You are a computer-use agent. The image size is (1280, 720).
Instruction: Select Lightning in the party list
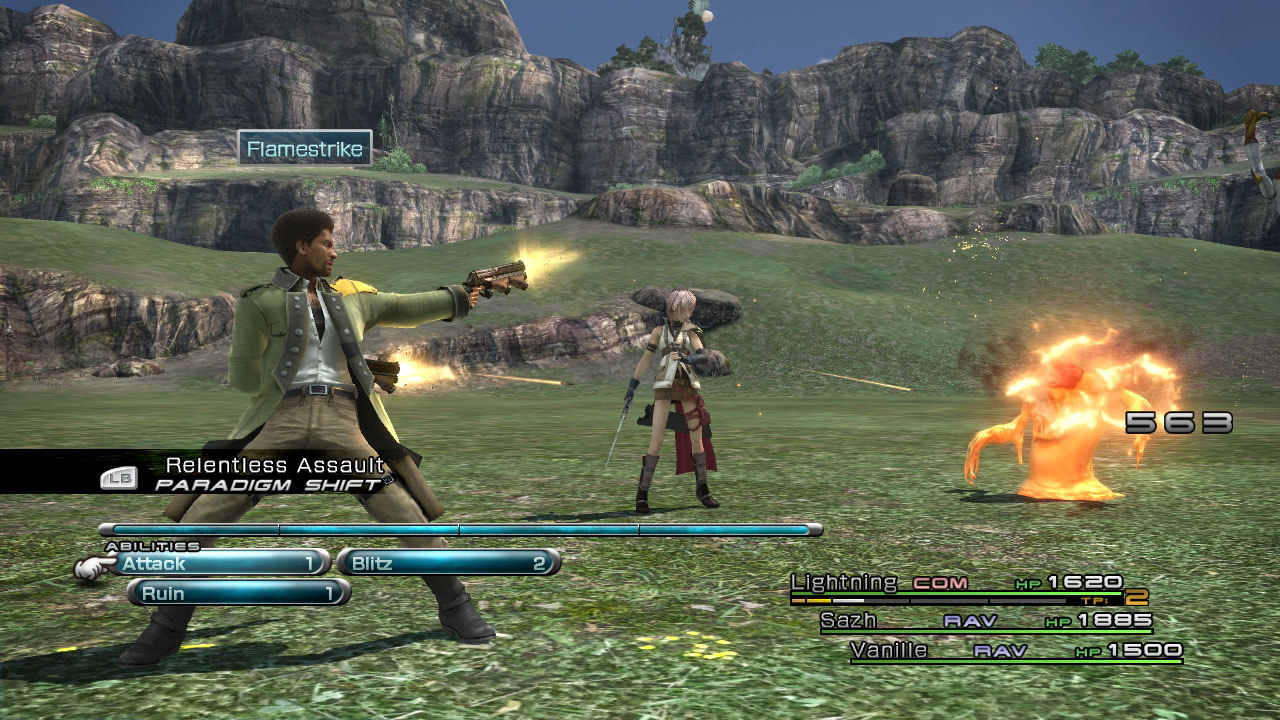[x=845, y=582]
